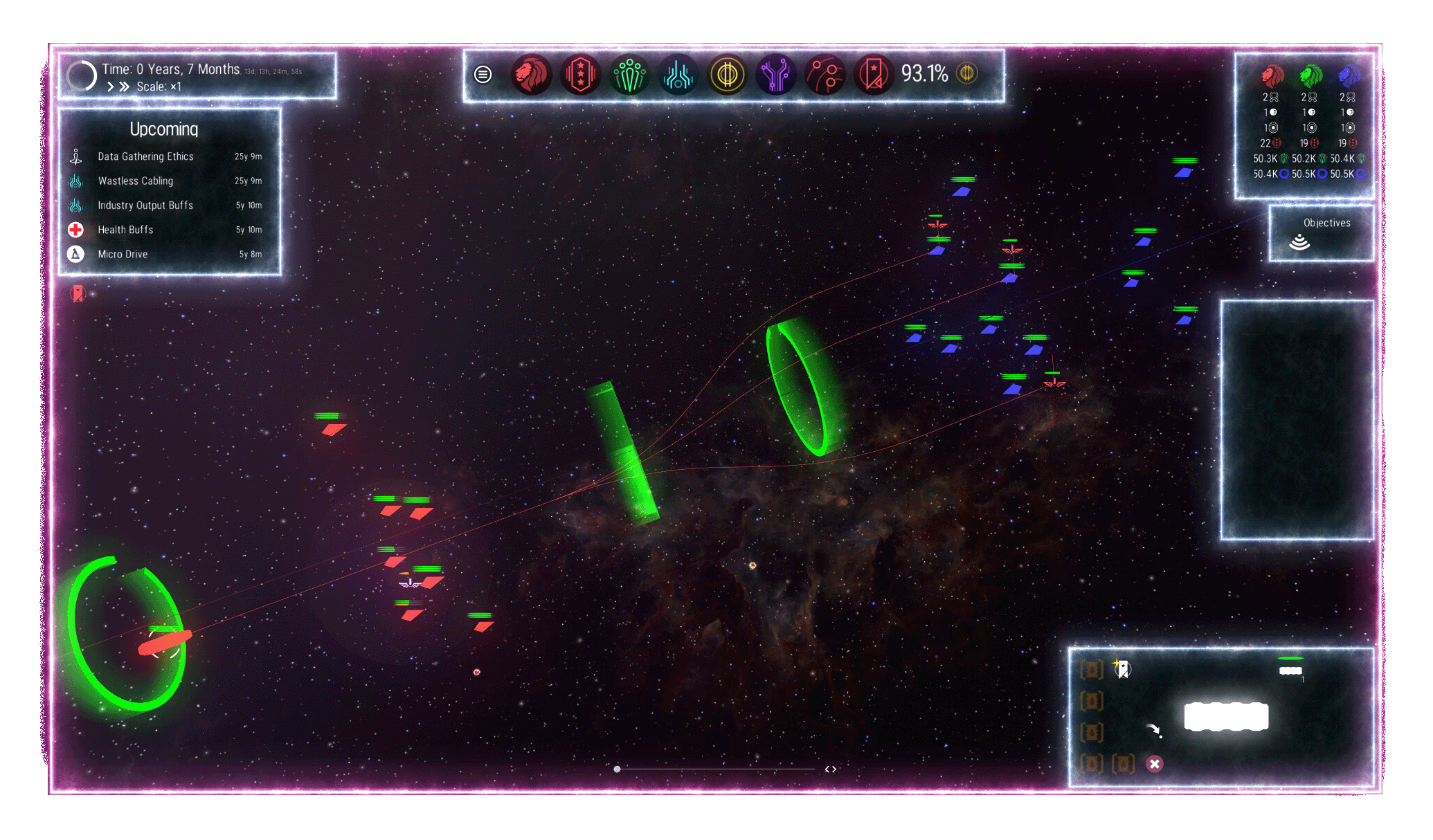This screenshot has width=1433, height=840.
Task: Click the single-arrow time speed button
Action: [111, 87]
